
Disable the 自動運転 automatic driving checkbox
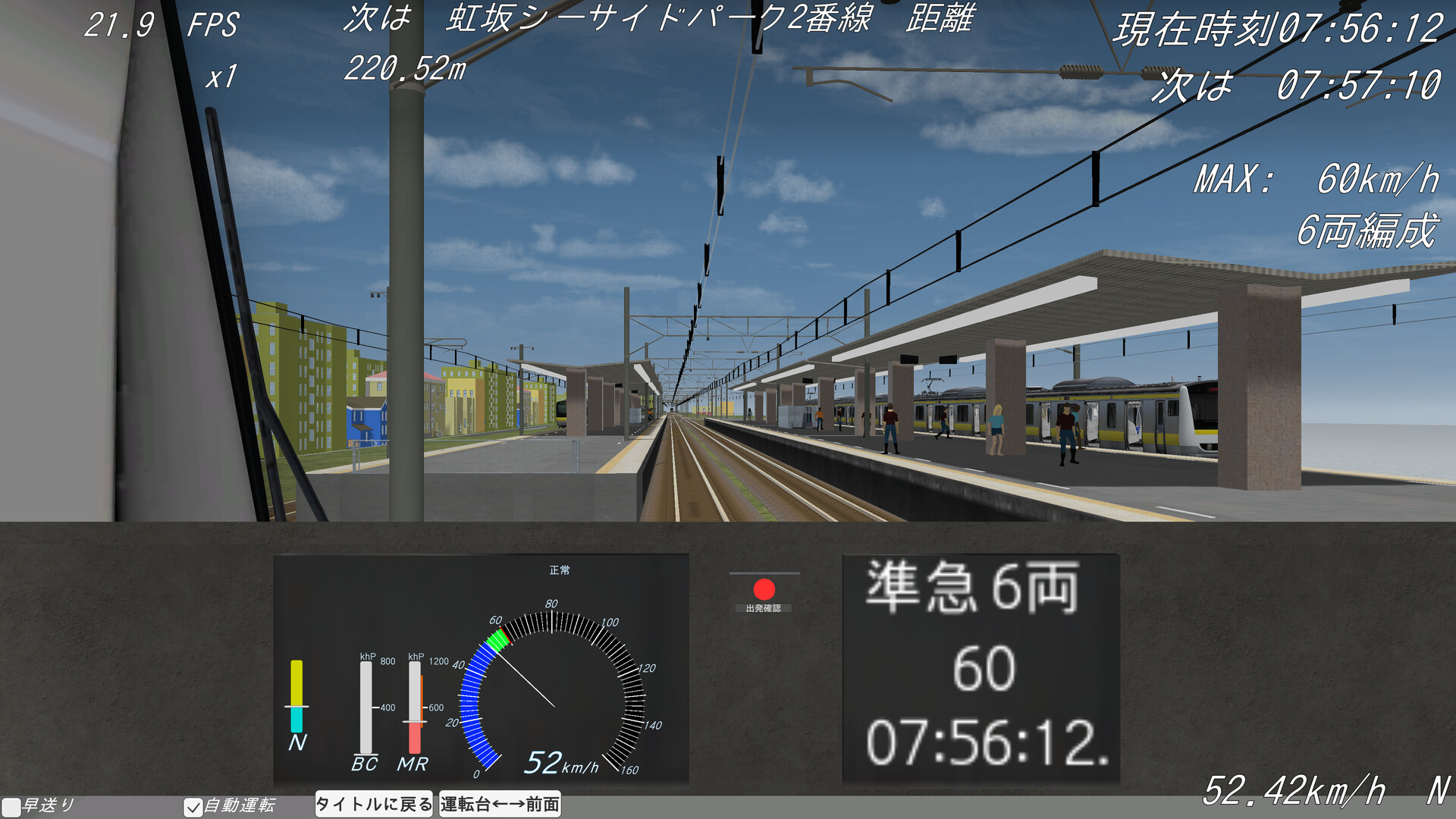point(193,806)
